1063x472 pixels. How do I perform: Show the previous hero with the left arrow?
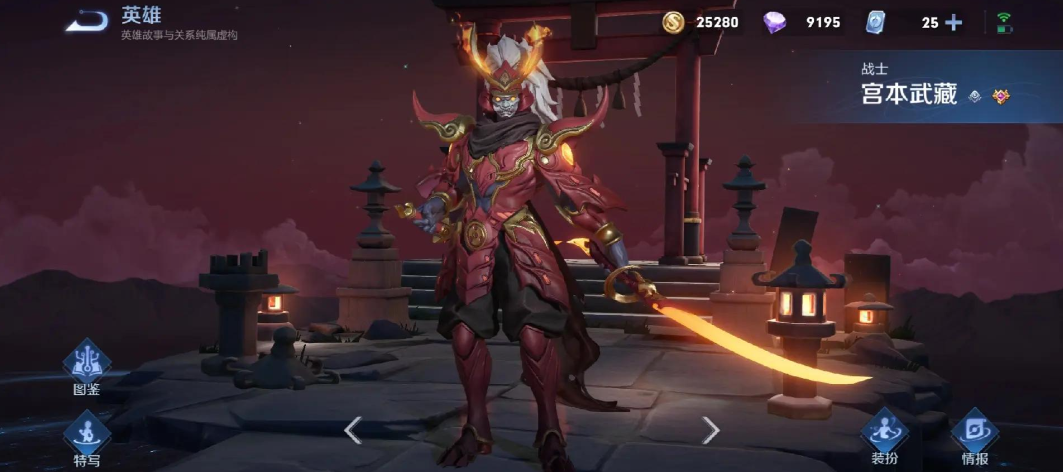click(352, 430)
